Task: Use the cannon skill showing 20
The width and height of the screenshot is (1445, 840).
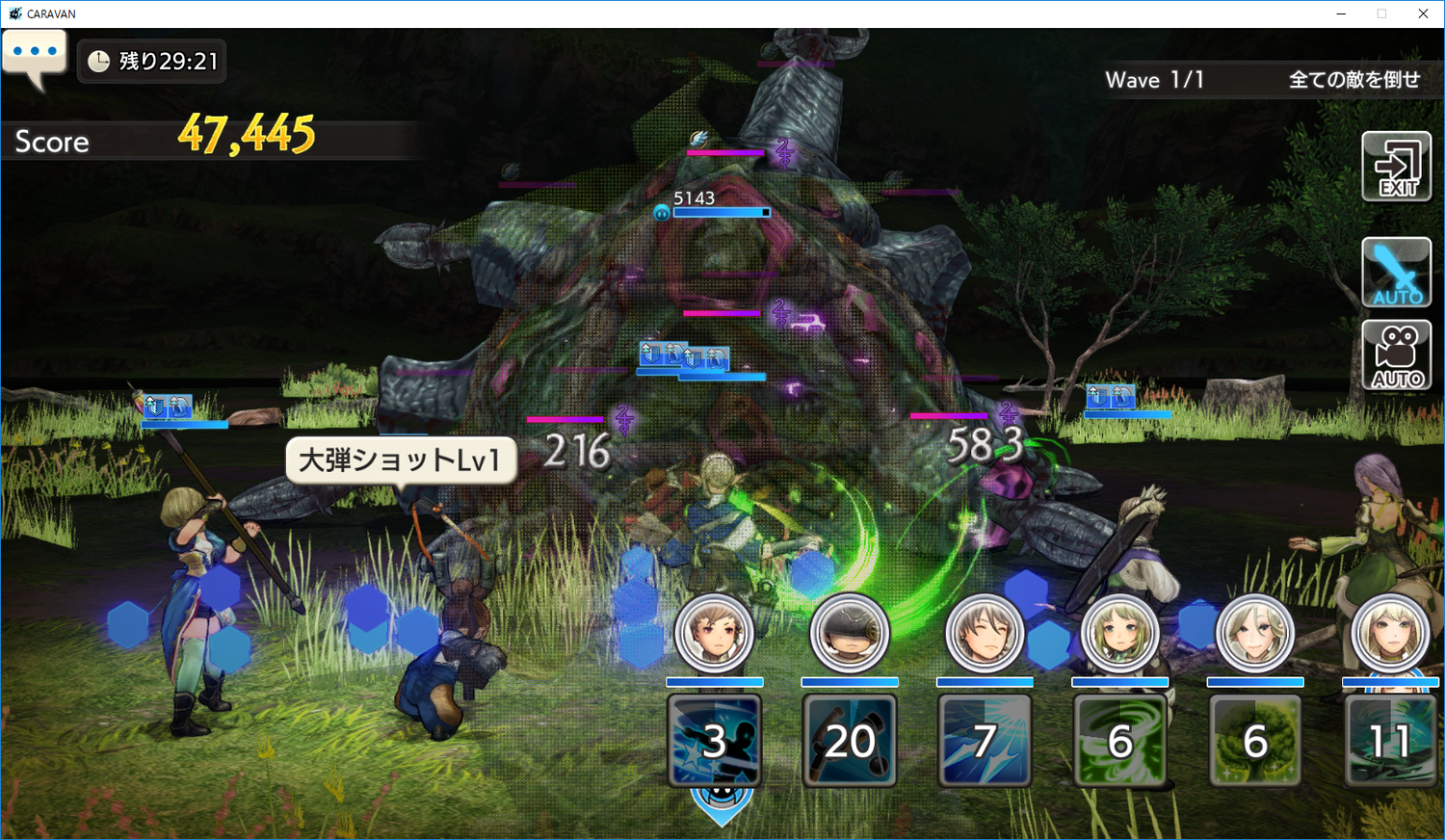Action: (850, 740)
